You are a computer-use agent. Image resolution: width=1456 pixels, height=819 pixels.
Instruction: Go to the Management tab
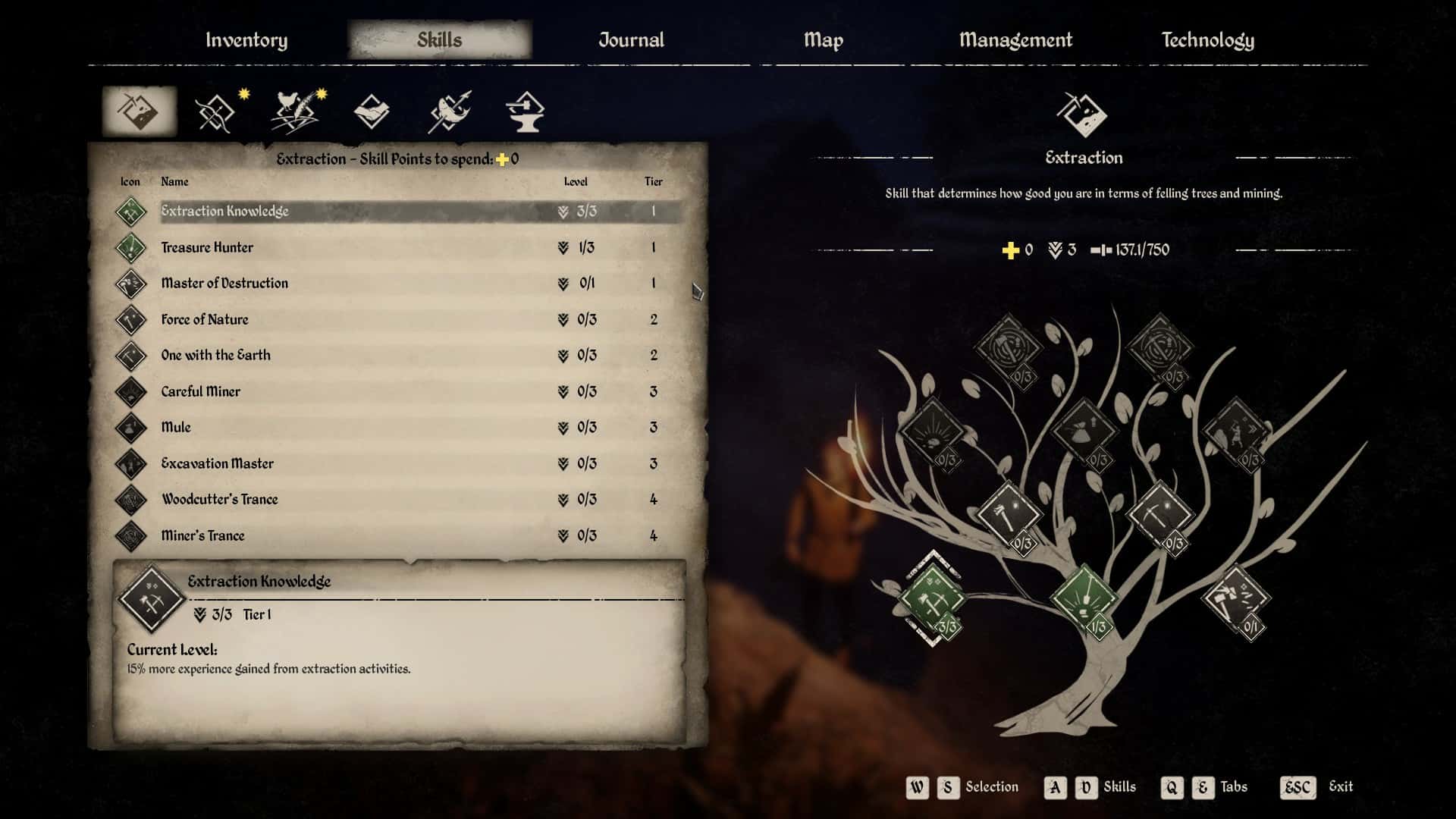[x=1015, y=40]
